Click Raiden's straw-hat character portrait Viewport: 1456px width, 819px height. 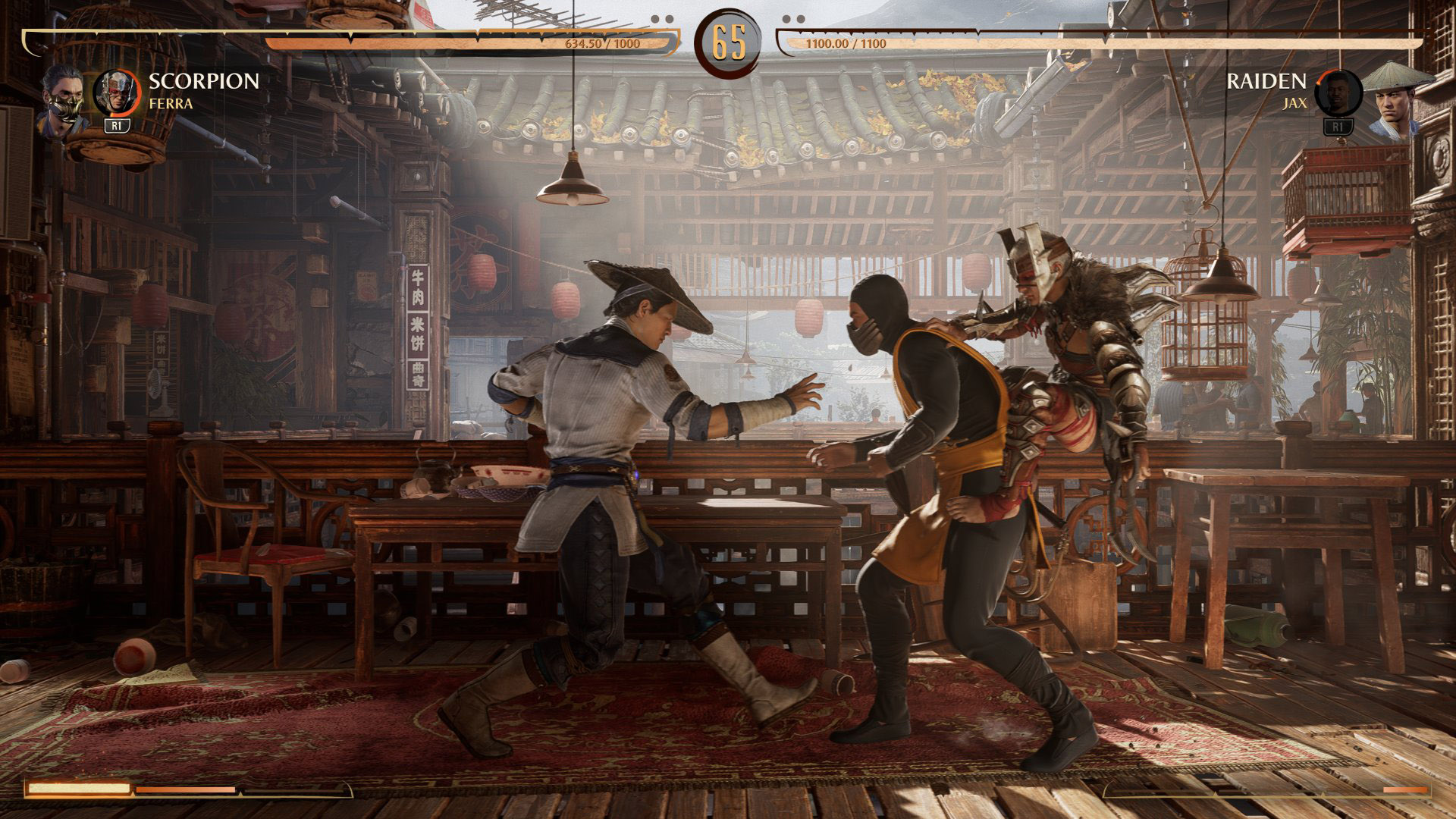(x=1397, y=102)
